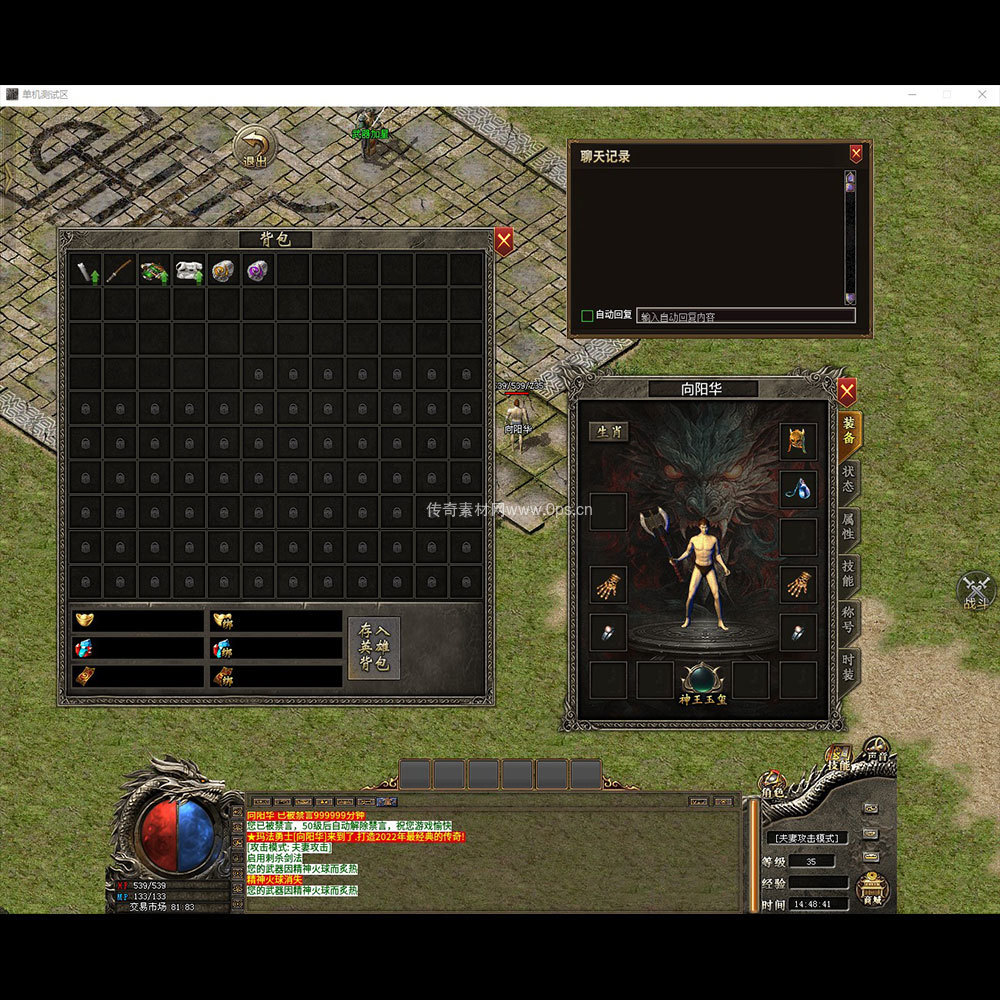Select the purple swirl stone in backpack
The image size is (1000, 1000).
pos(258,270)
